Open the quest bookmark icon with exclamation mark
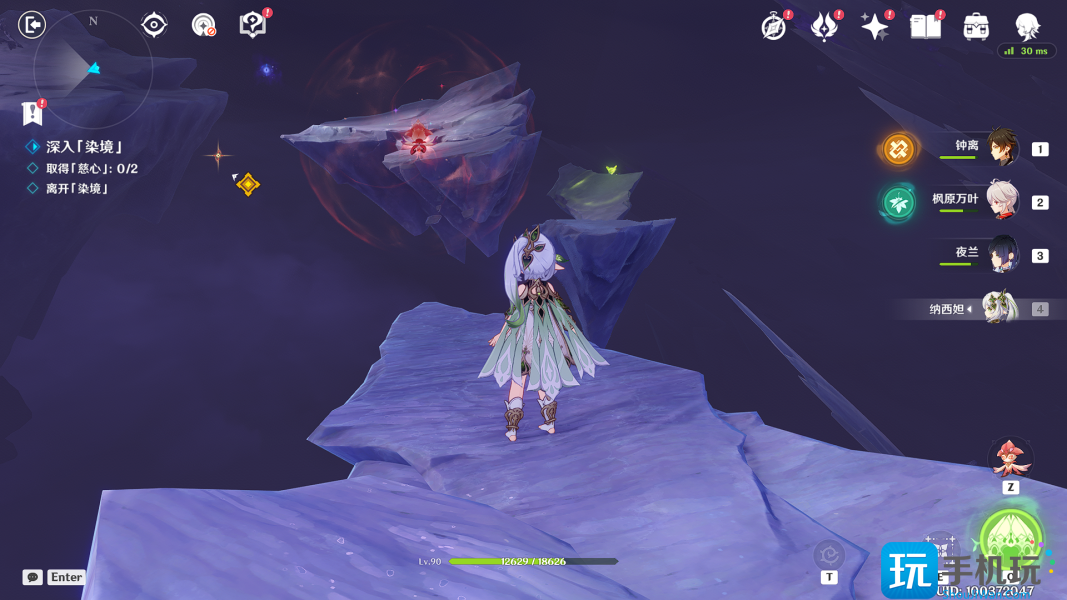The width and height of the screenshot is (1067, 600). coord(33,112)
